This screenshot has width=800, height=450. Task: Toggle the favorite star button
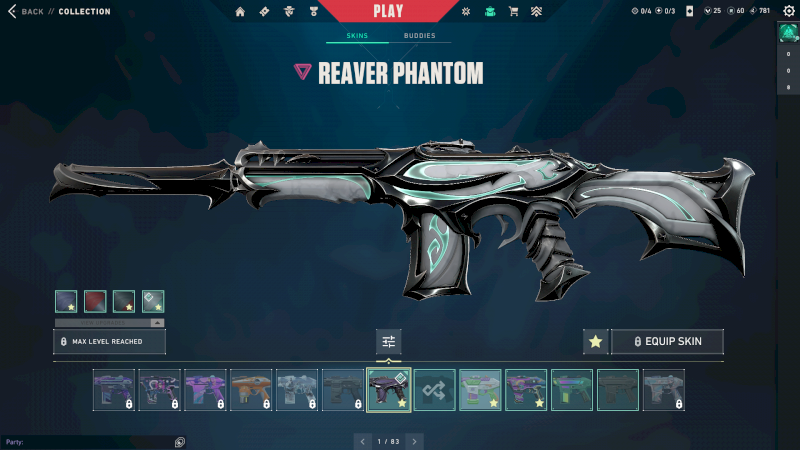point(596,342)
